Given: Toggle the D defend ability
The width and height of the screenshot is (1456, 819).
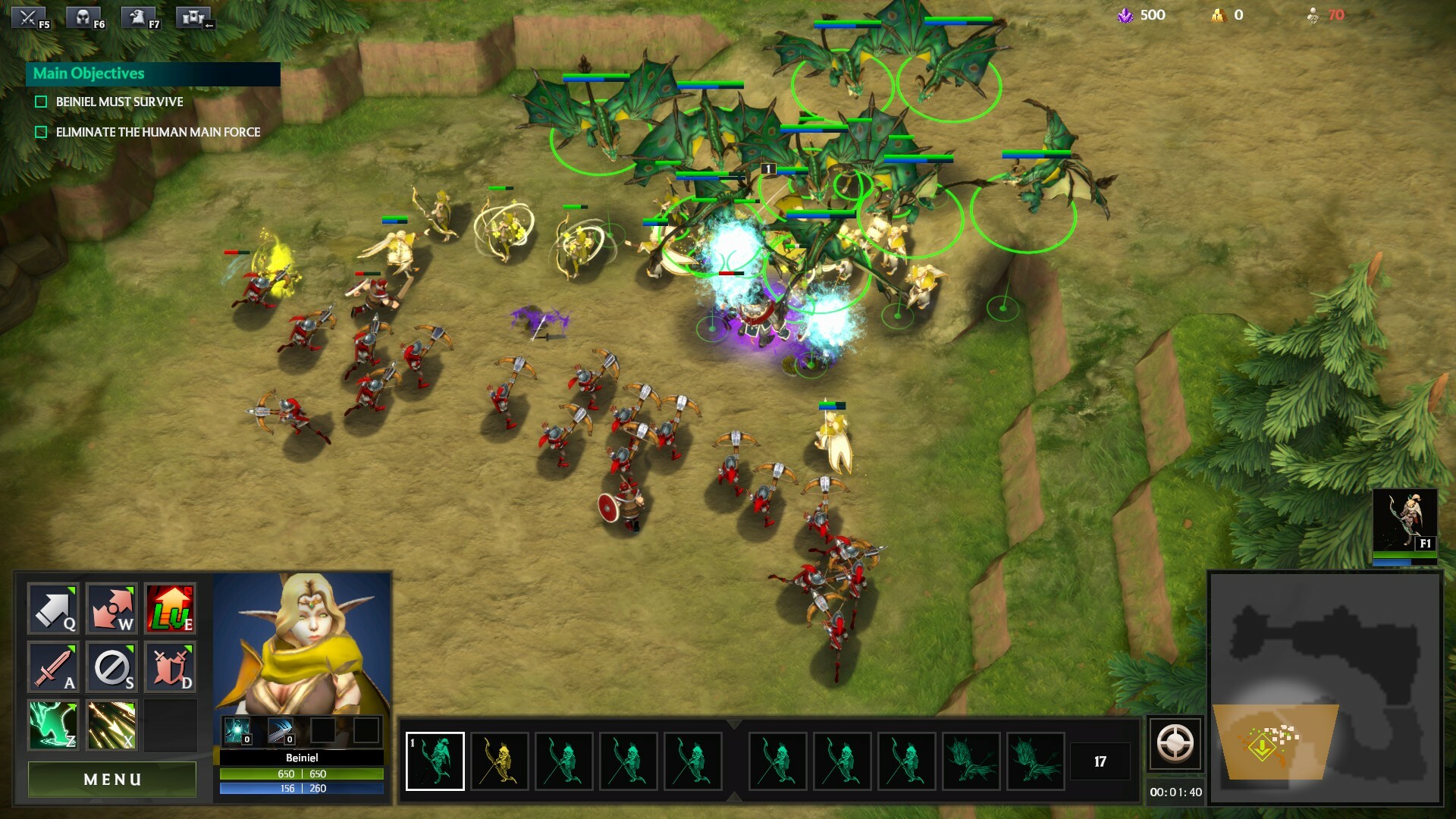Looking at the screenshot, I should coord(168,667).
